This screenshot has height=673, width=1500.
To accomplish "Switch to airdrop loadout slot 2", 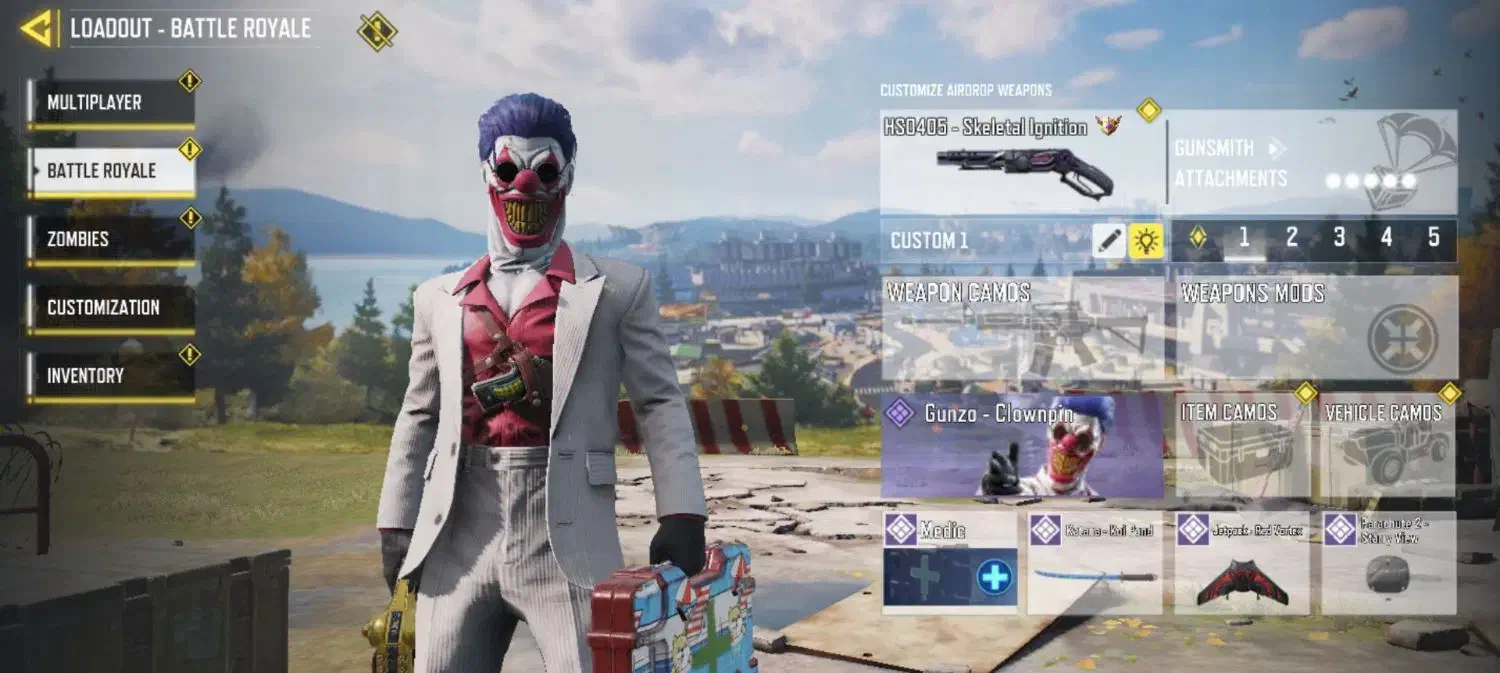I will click(x=1291, y=238).
